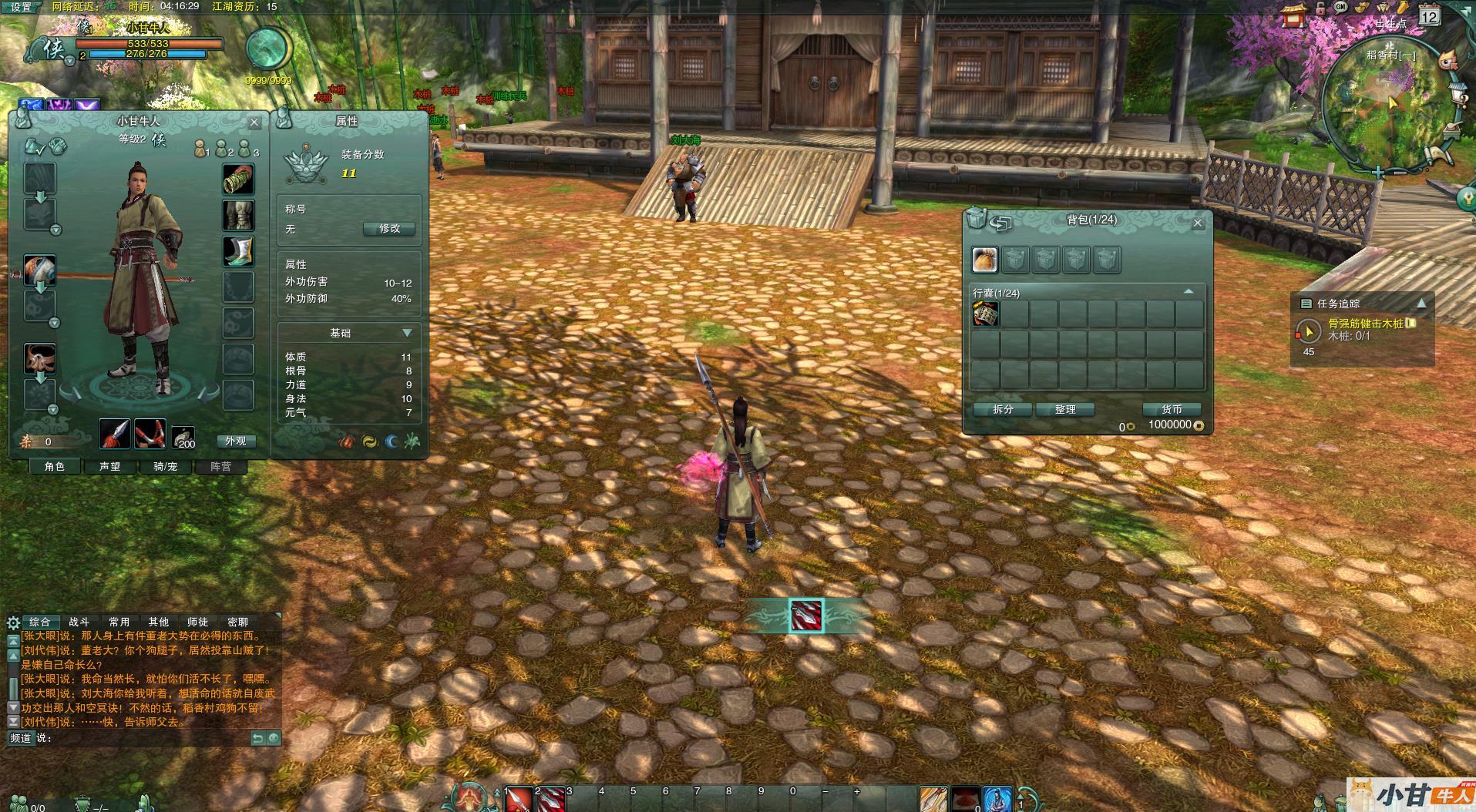Open the 设置 settings menu
This screenshot has width=1476, height=812.
[21, 7]
